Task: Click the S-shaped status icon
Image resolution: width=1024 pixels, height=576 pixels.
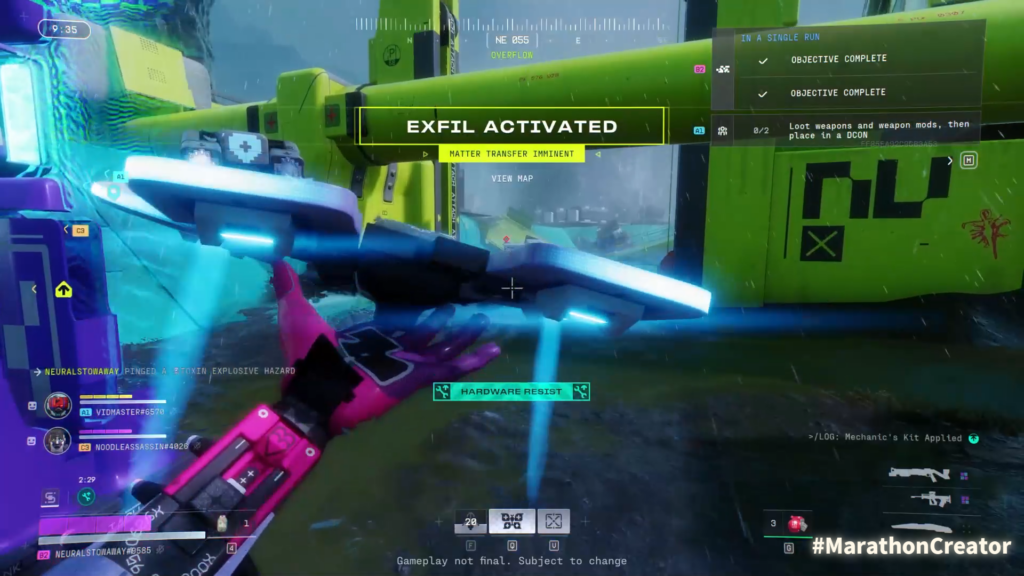Action: [50, 497]
